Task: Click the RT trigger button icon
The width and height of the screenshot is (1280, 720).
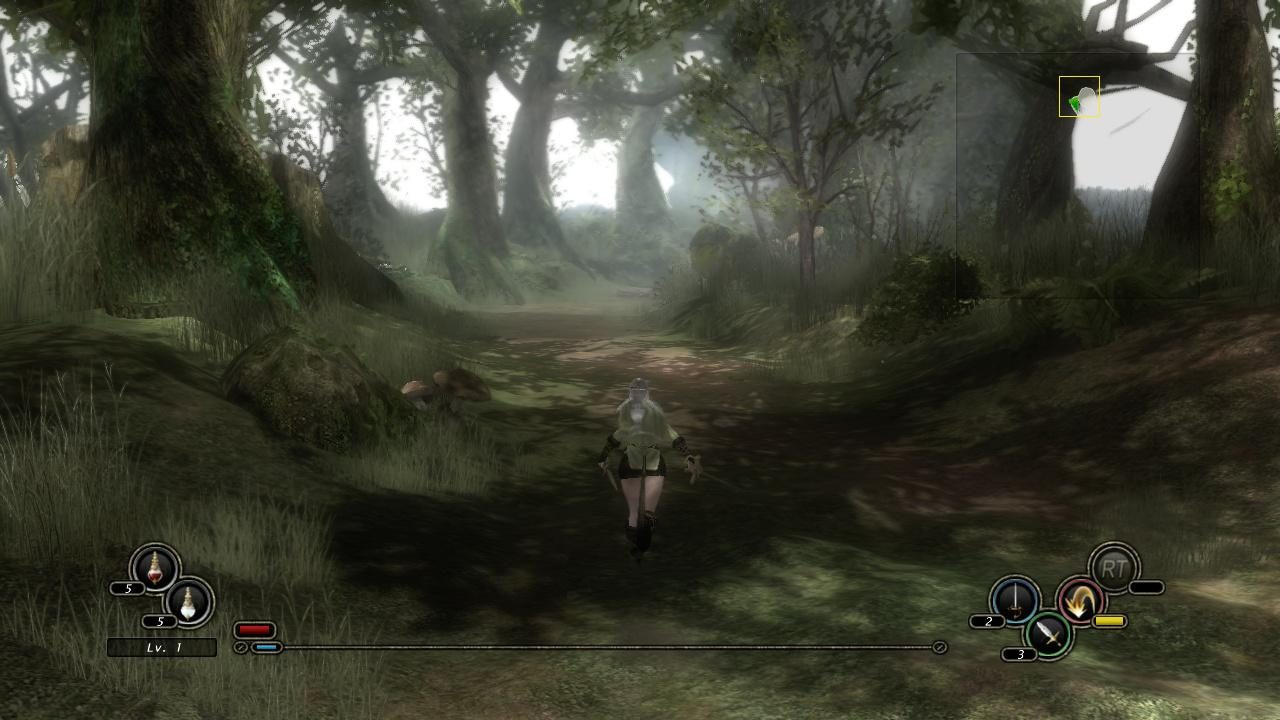Action: pyautogui.click(x=1114, y=570)
